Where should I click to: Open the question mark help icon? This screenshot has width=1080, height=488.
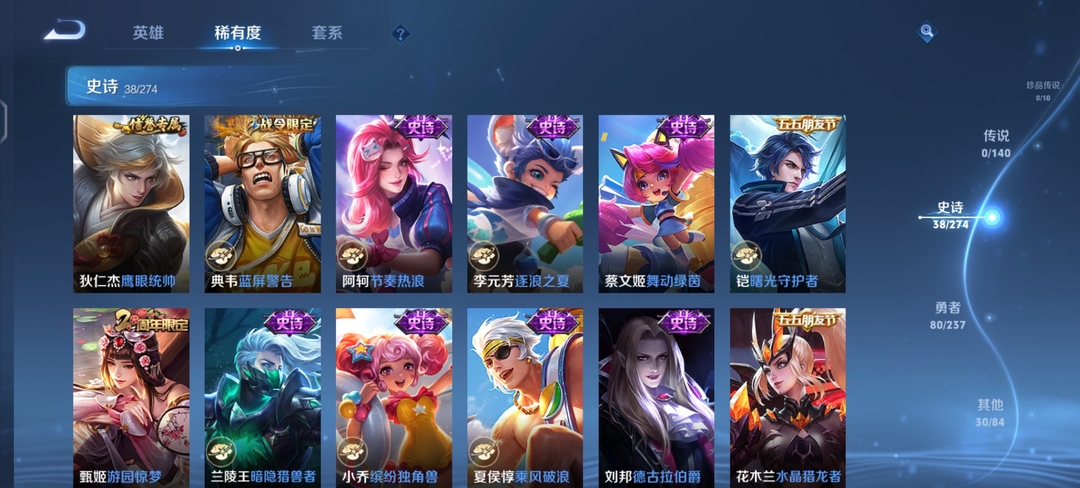tap(400, 34)
